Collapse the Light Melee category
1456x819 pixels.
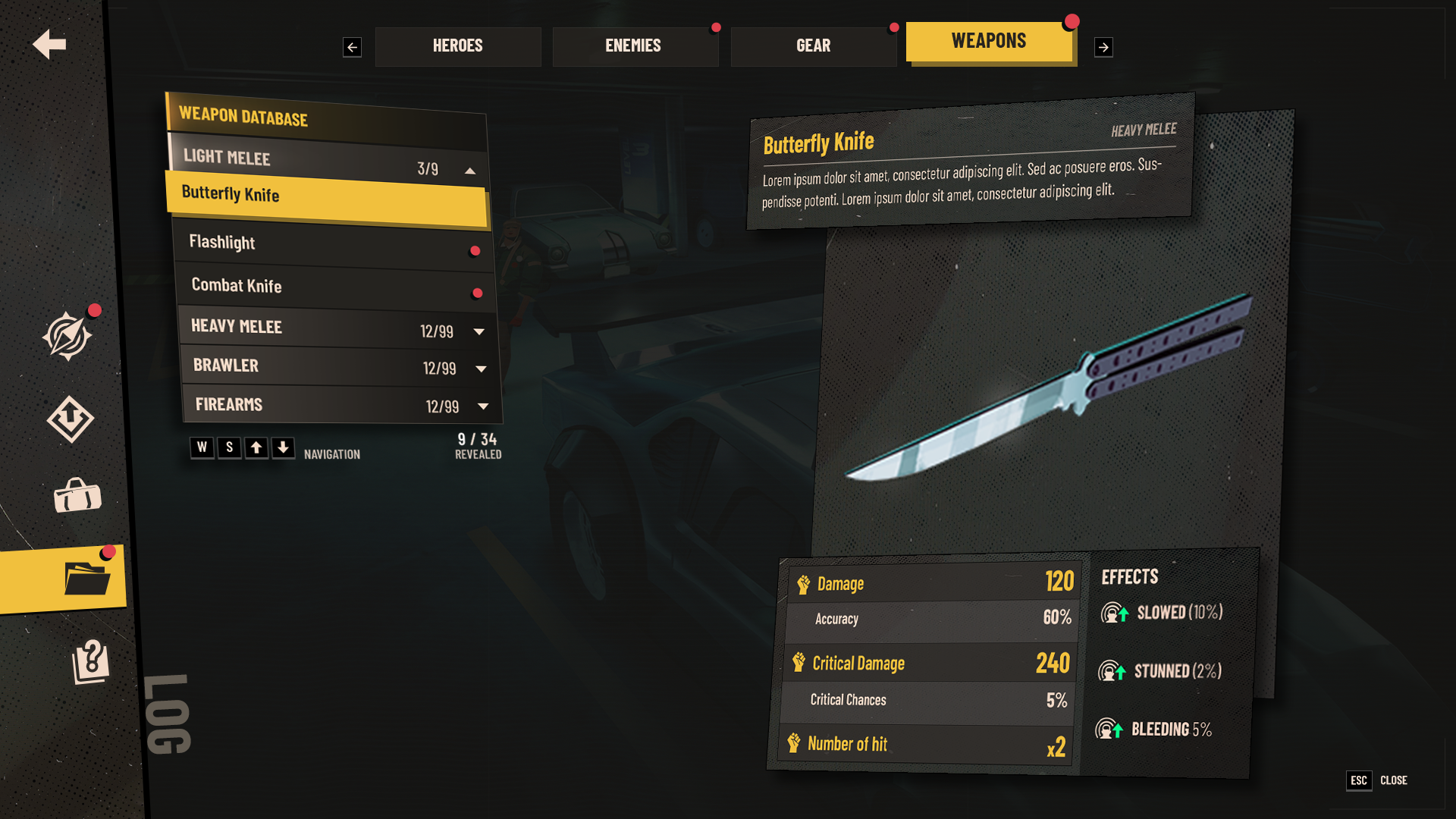(470, 171)
